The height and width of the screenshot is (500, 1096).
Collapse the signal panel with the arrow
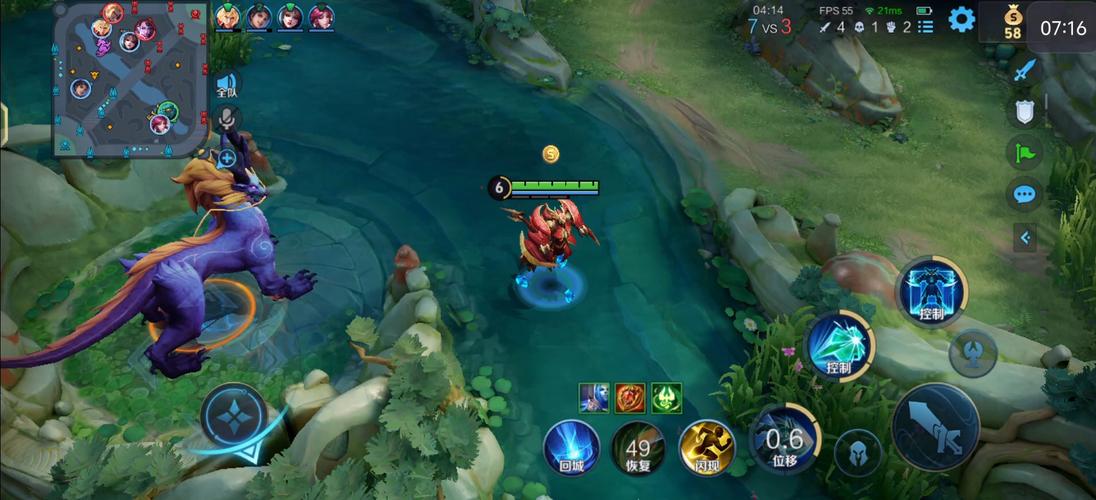[1025, 237]
